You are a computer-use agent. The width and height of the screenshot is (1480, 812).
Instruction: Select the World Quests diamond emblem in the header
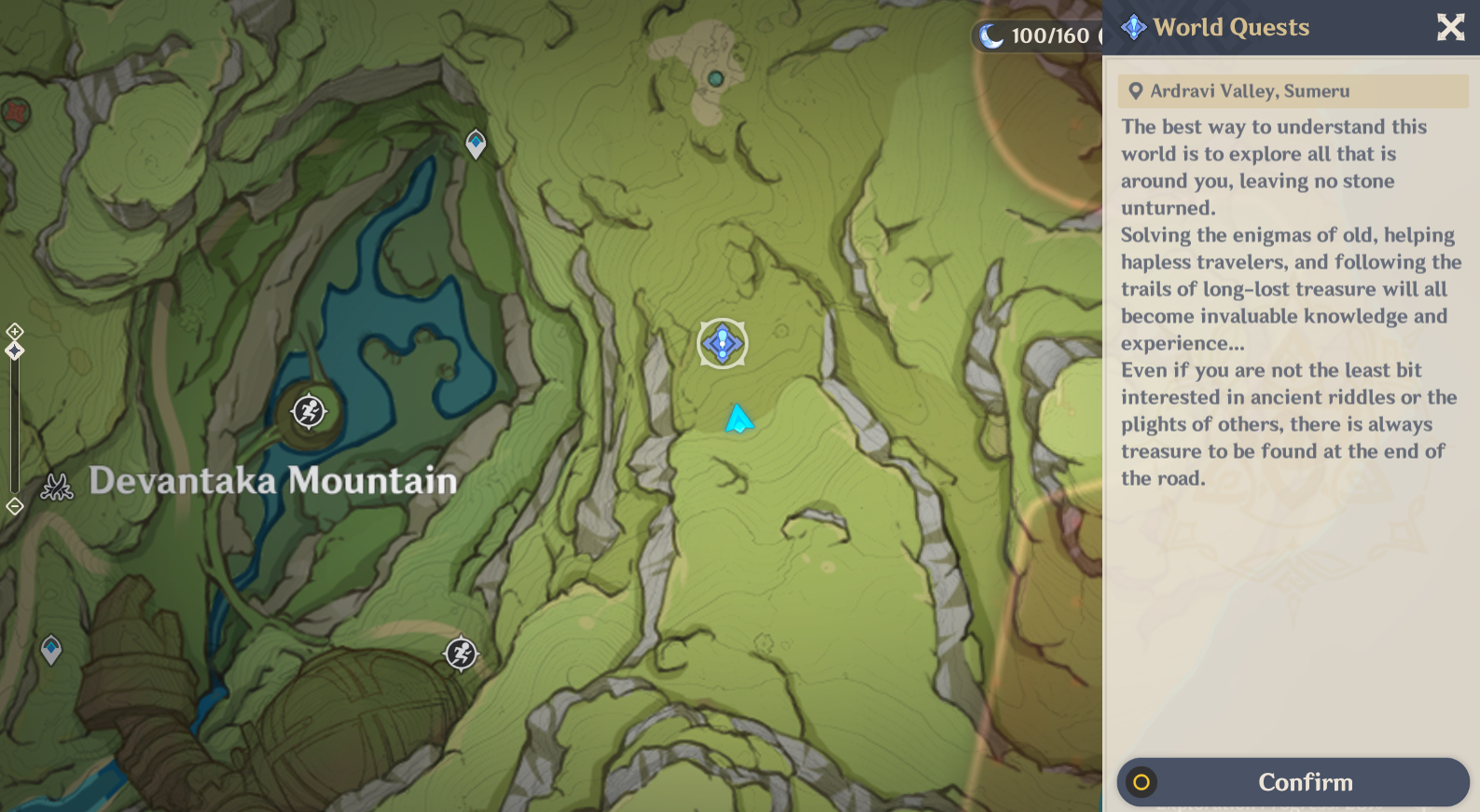point(1131,27)
